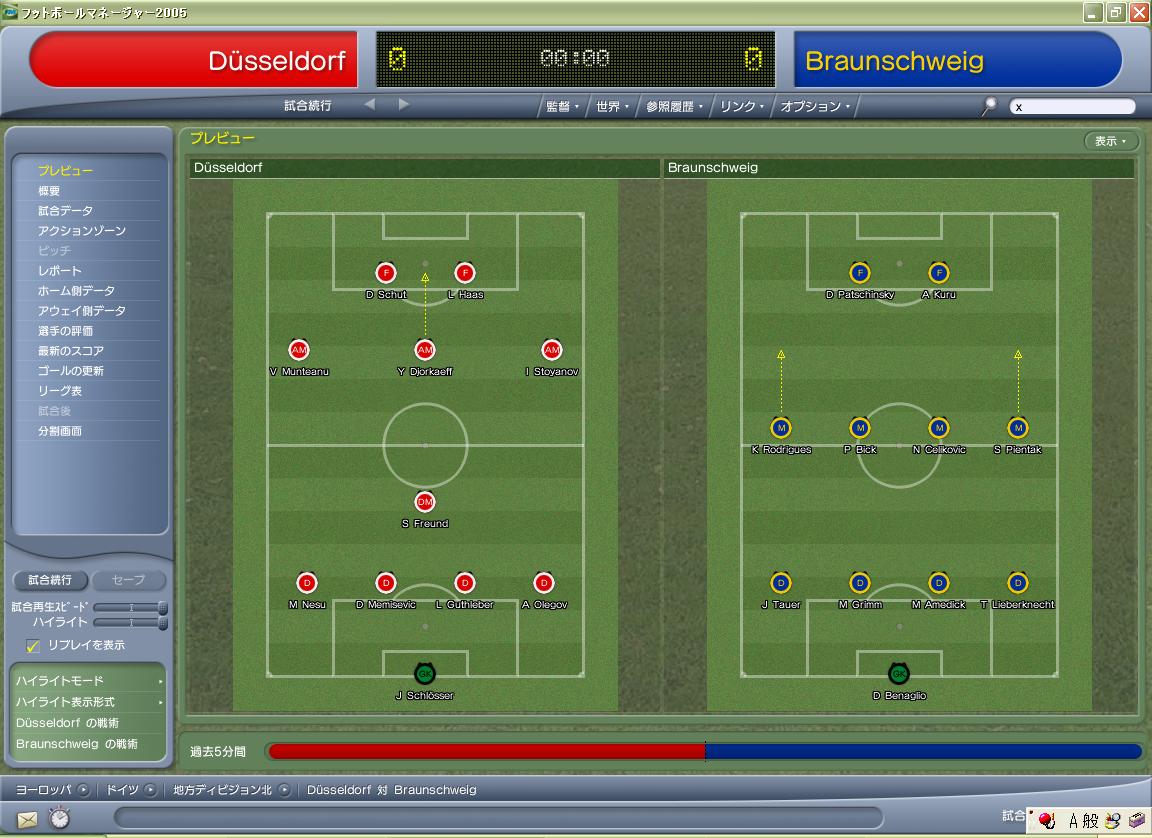Close the game window
Screen dimensions: 1152x838
pos(1139,13)
